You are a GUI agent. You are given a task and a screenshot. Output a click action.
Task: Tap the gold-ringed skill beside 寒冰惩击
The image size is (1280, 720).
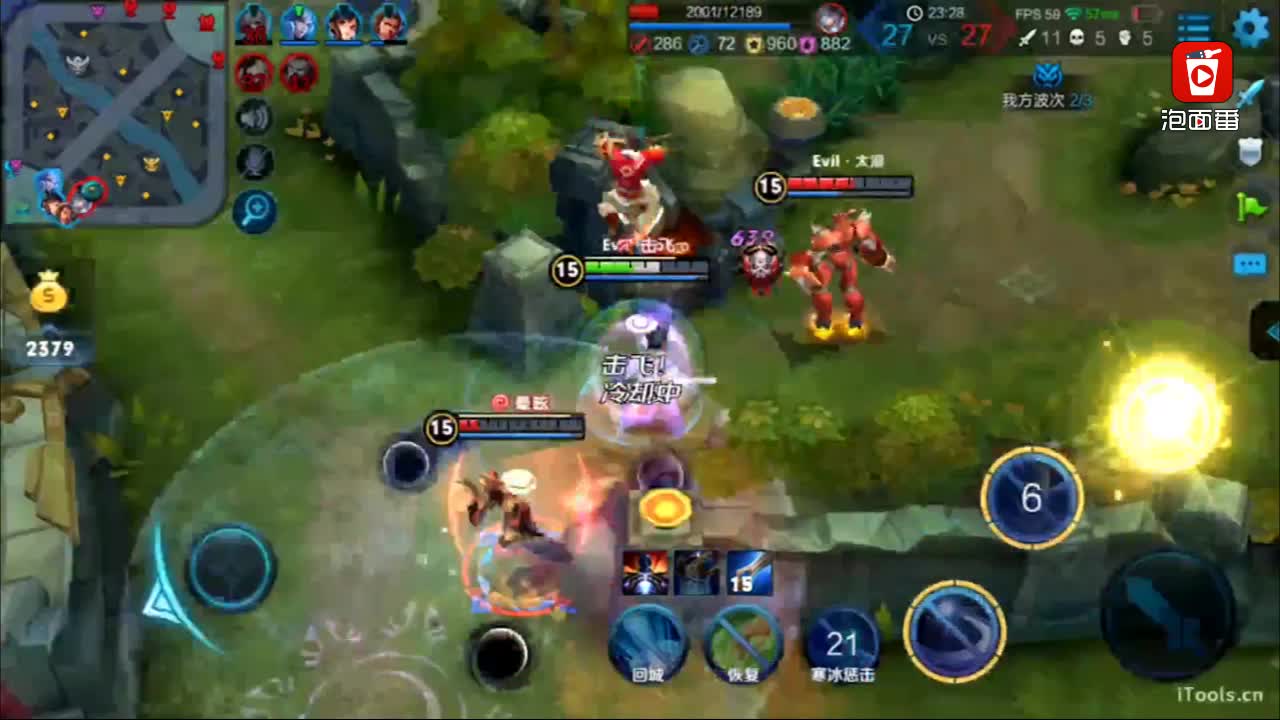954,630
